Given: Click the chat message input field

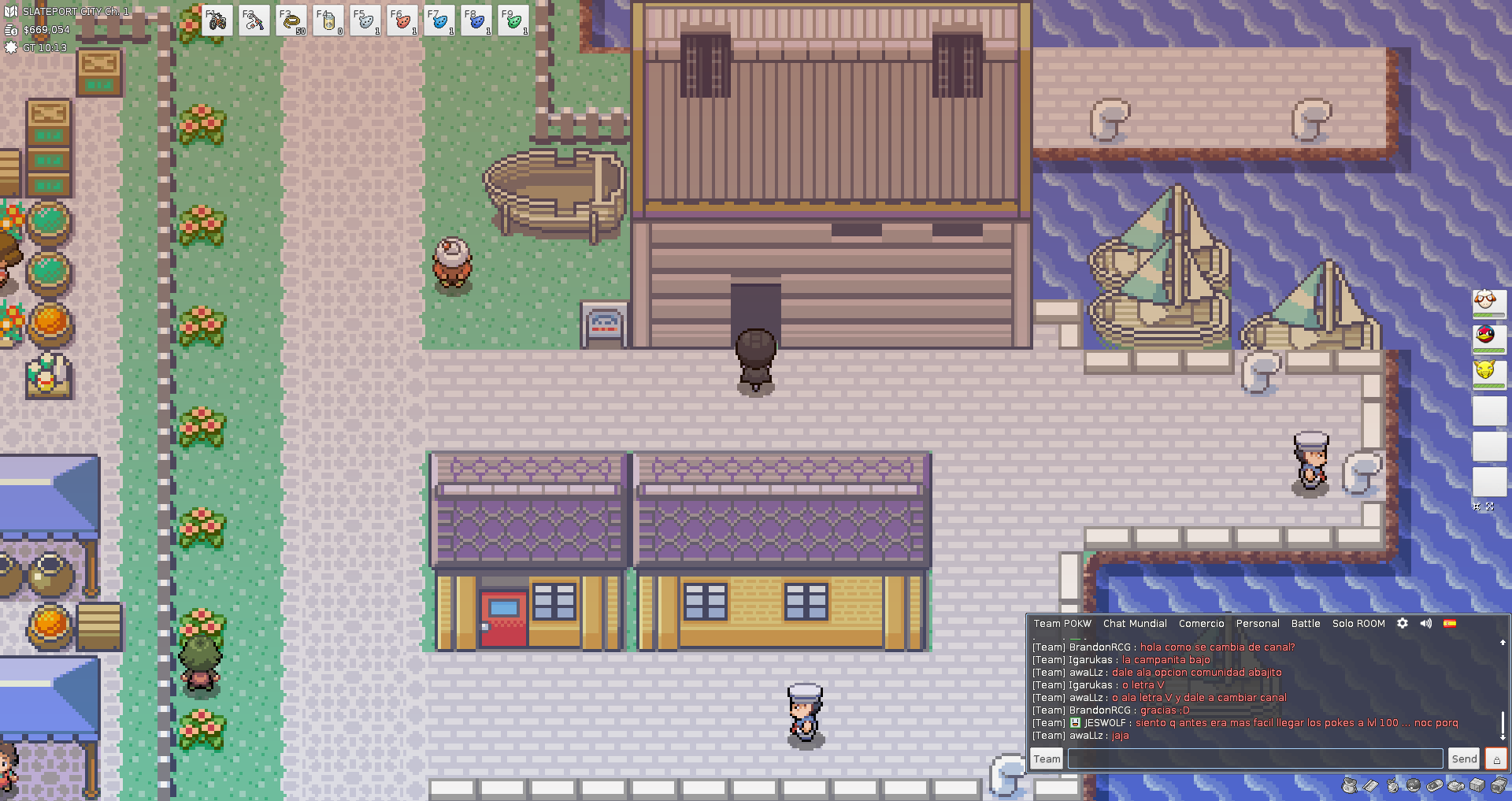Looking at the screenshot, I should 1255,758.
